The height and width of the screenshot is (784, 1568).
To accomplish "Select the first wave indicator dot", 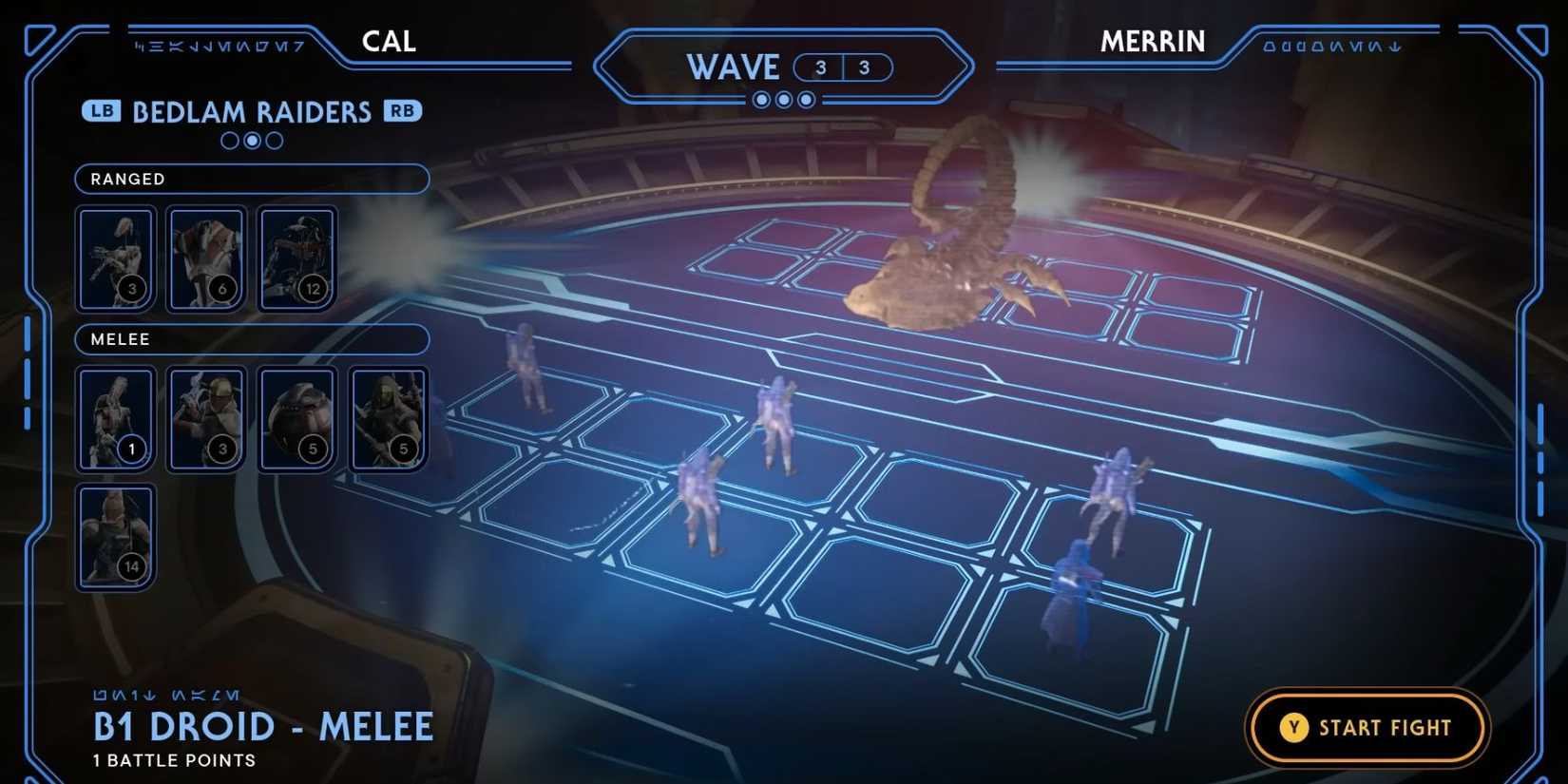I will click(763, 99).
